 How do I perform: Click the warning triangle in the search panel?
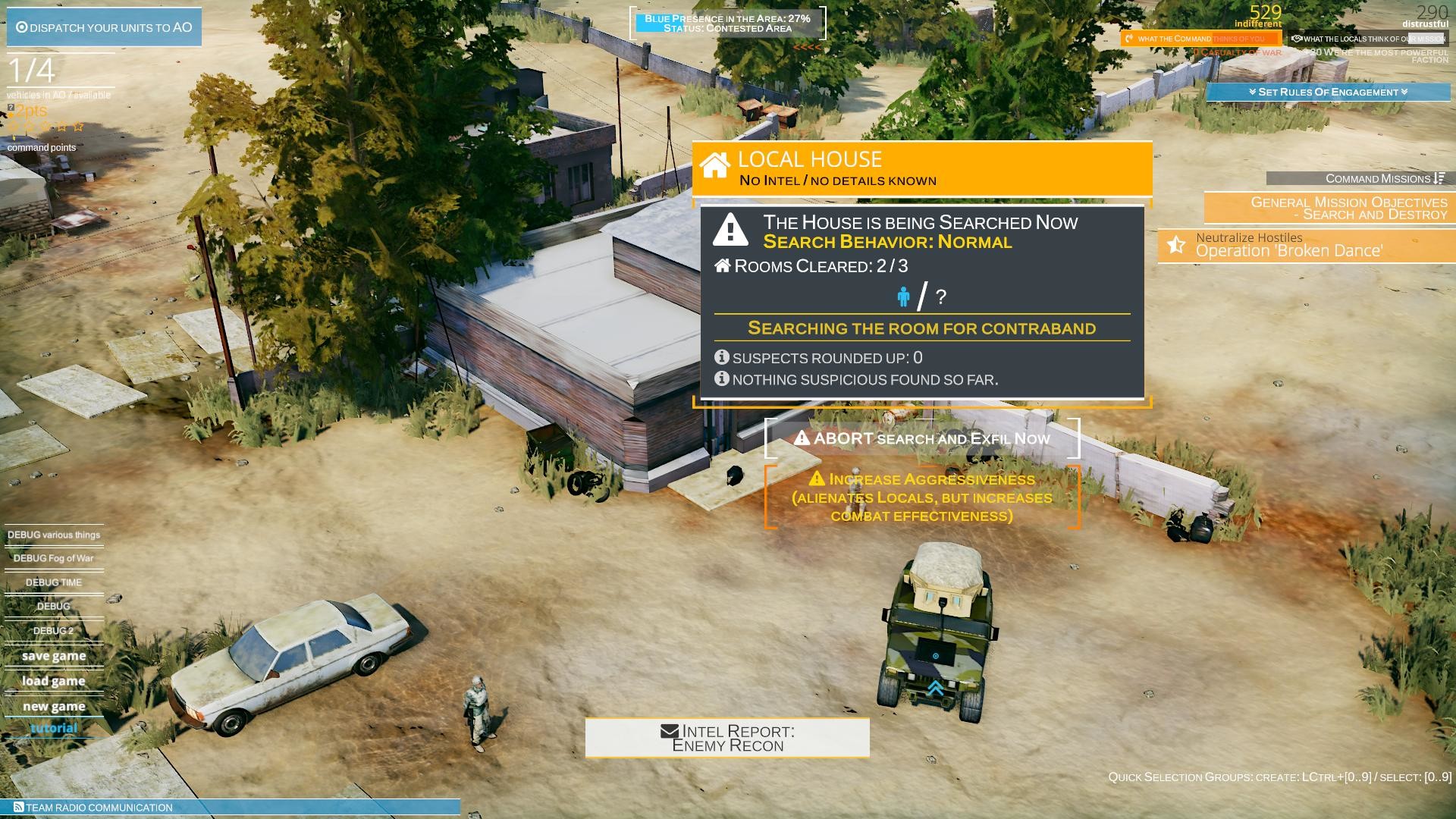(730, 231)
